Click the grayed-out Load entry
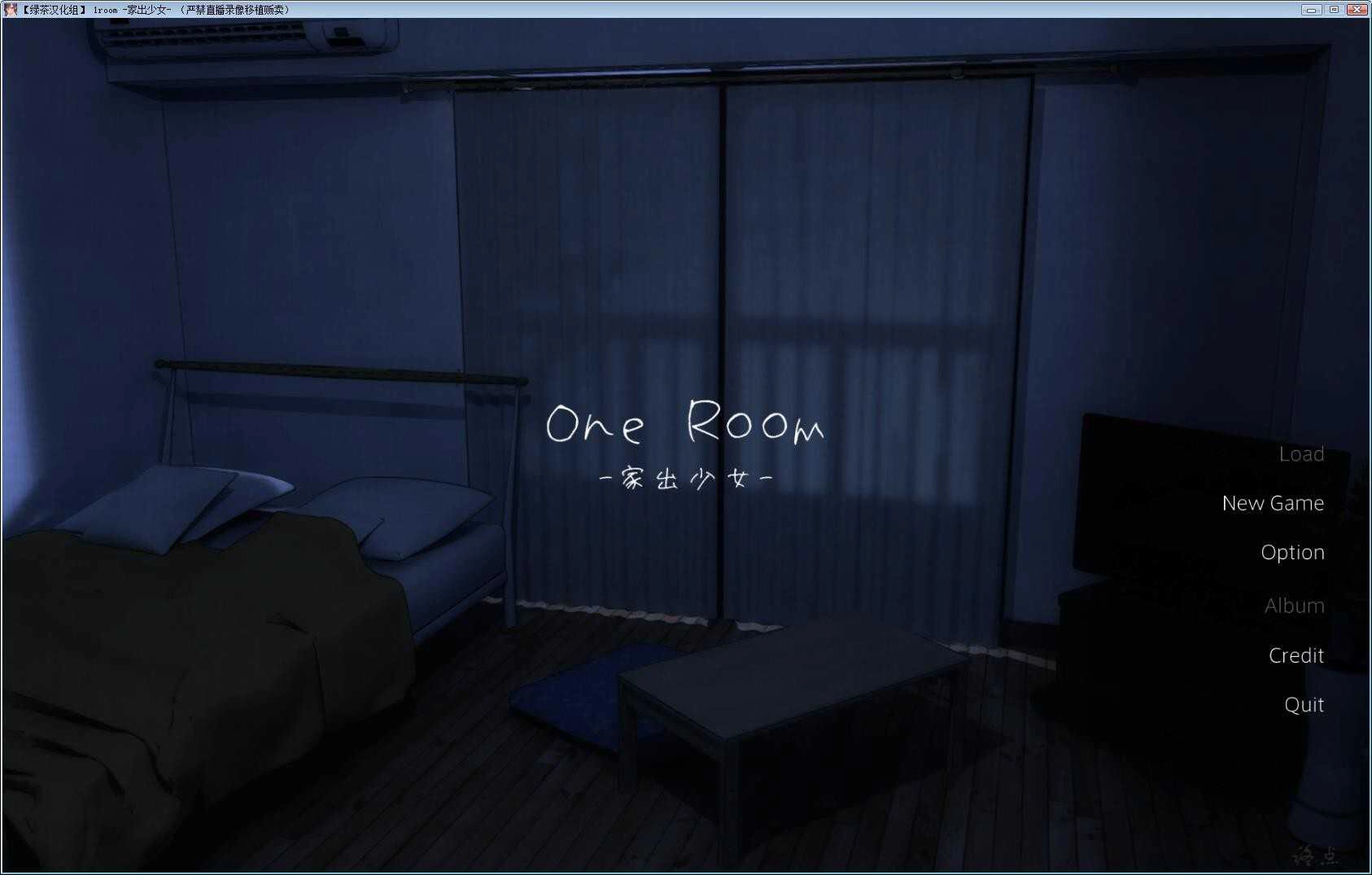 (1302, 453)
